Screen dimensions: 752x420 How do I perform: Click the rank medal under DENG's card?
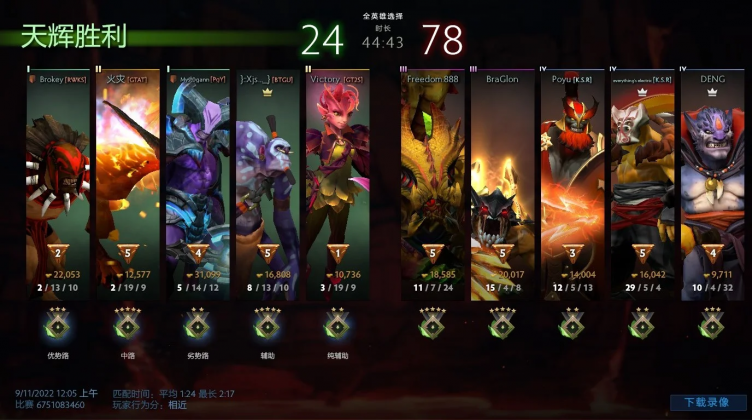pyautogui.click(x=711, y=323)
